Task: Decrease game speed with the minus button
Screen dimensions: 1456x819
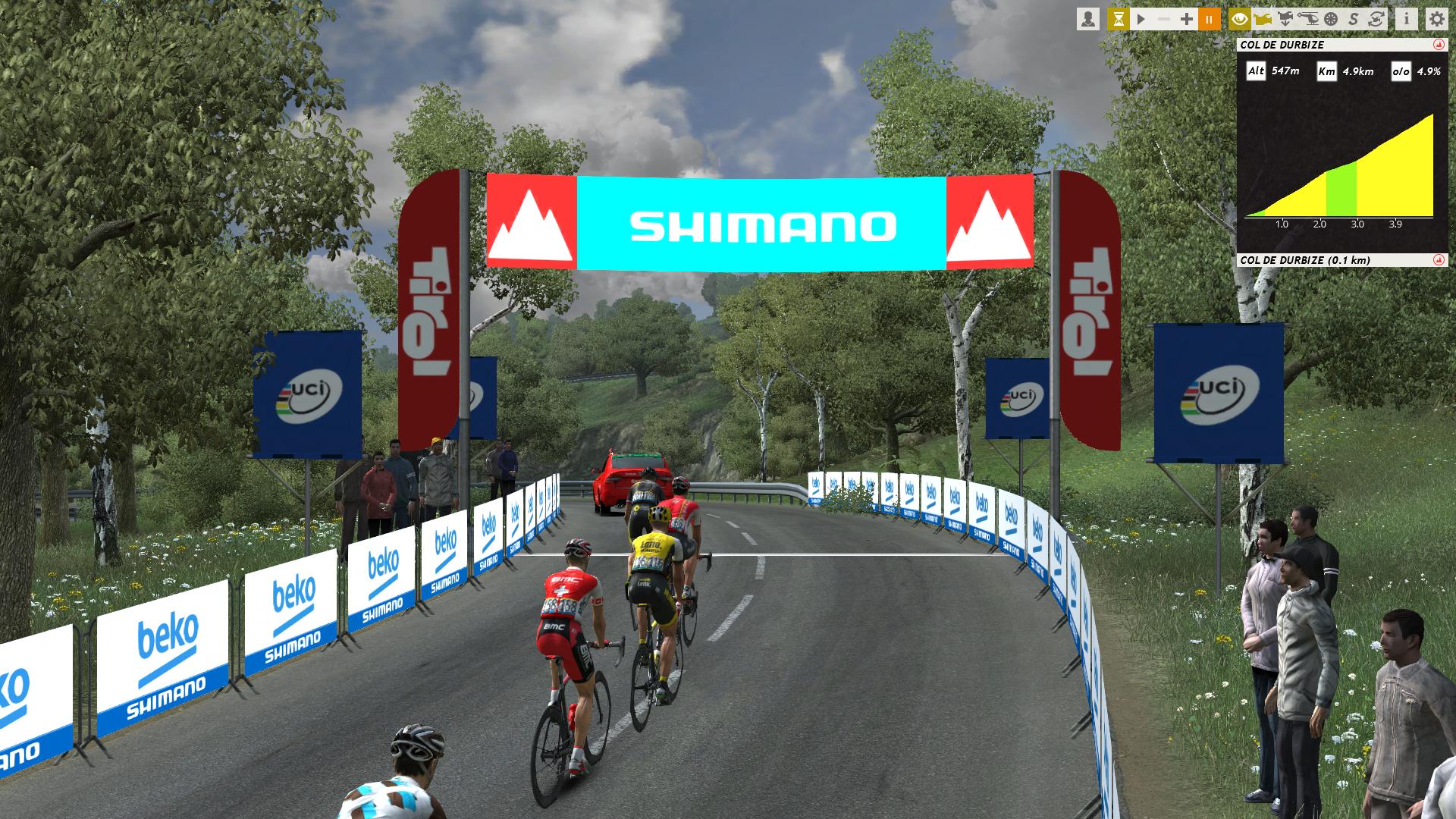Action: click(x=1164, y=19)
